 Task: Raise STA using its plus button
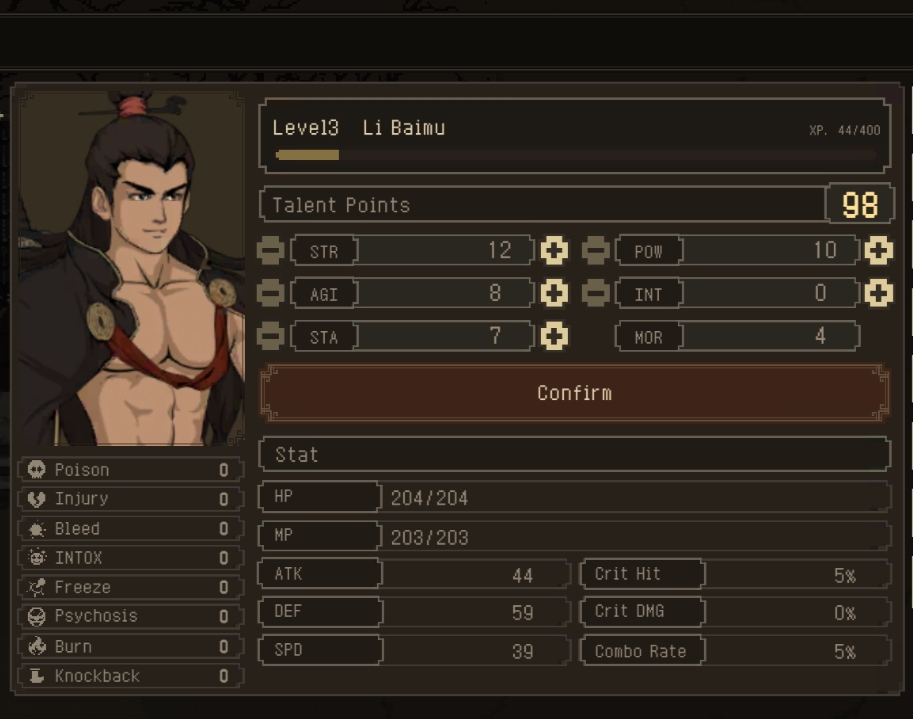[554, 336]
